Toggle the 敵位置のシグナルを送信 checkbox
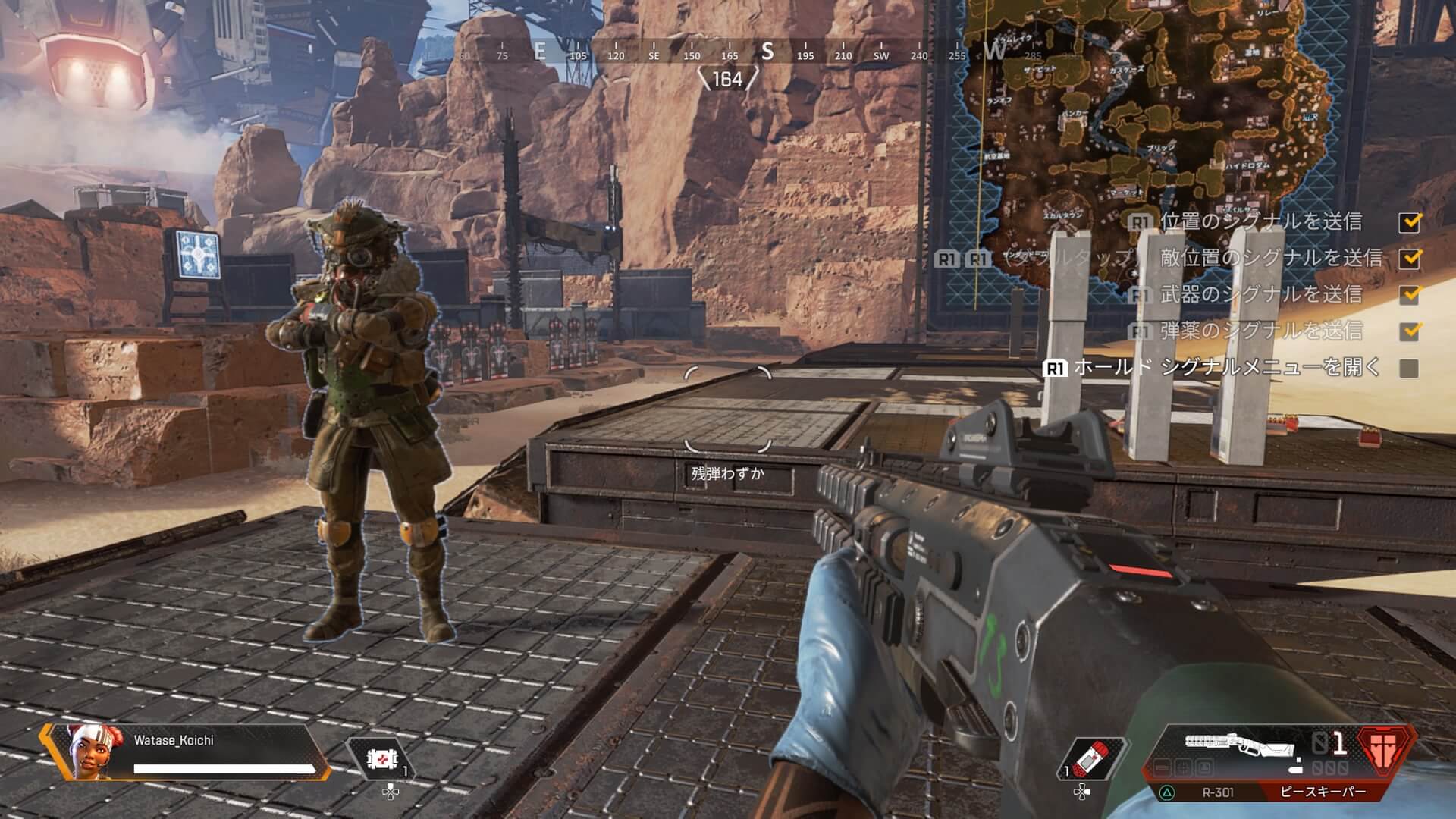Image resolution: width=1456 pixels, height=819 pixels. click(1410, 258)
